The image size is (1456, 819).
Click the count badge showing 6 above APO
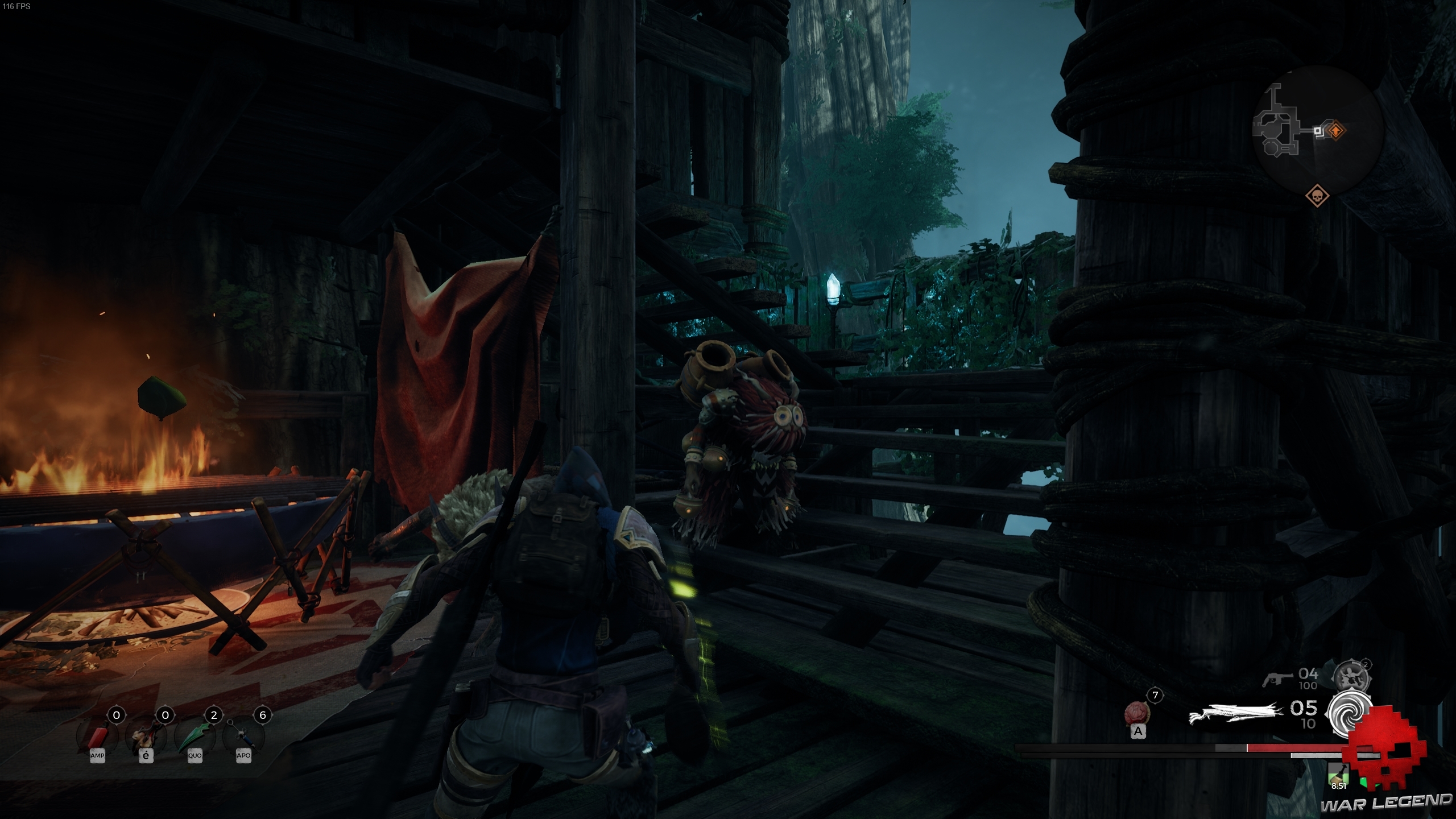[263, 716]
